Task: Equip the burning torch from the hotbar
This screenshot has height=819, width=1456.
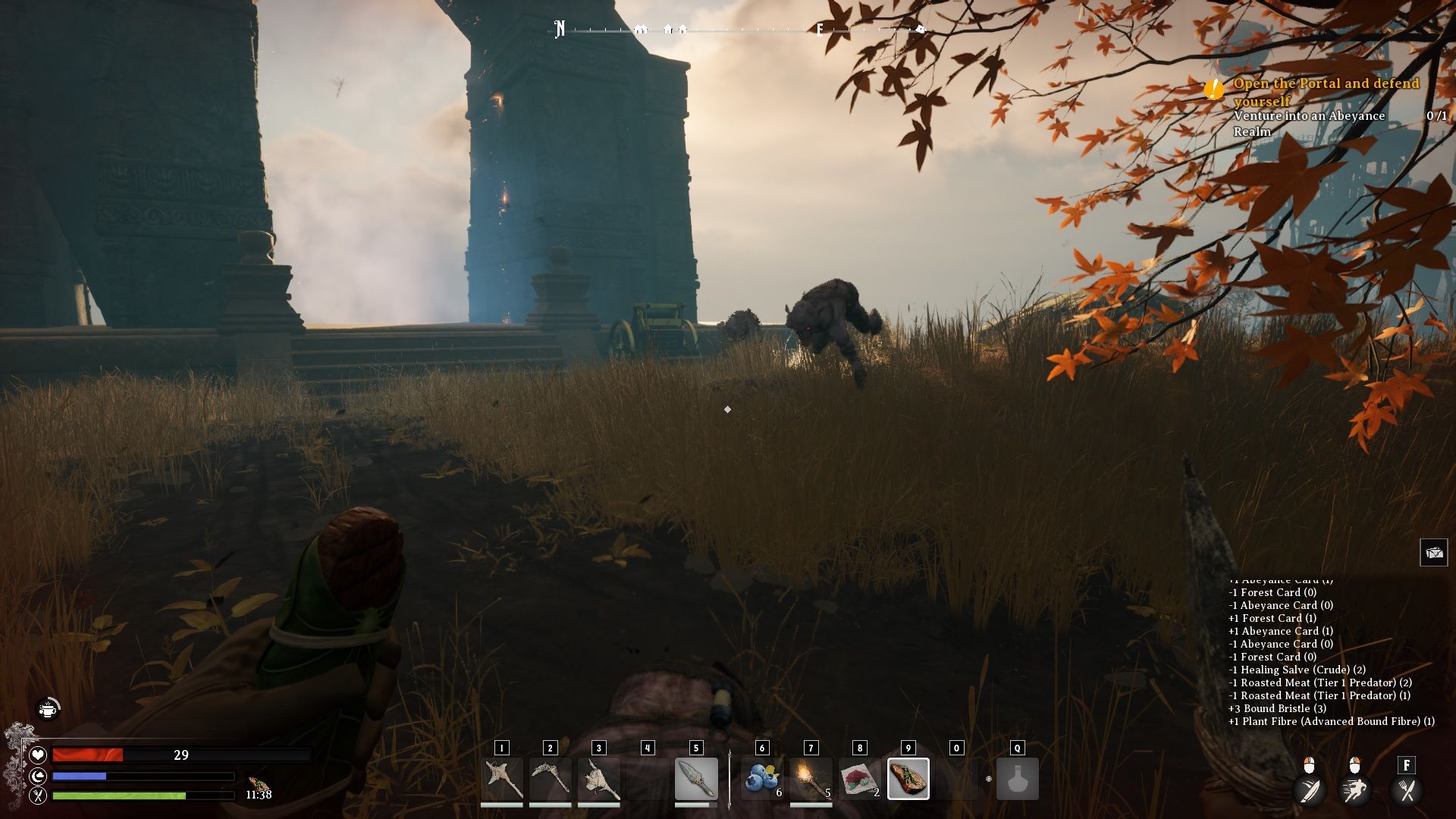Action: 811,779
